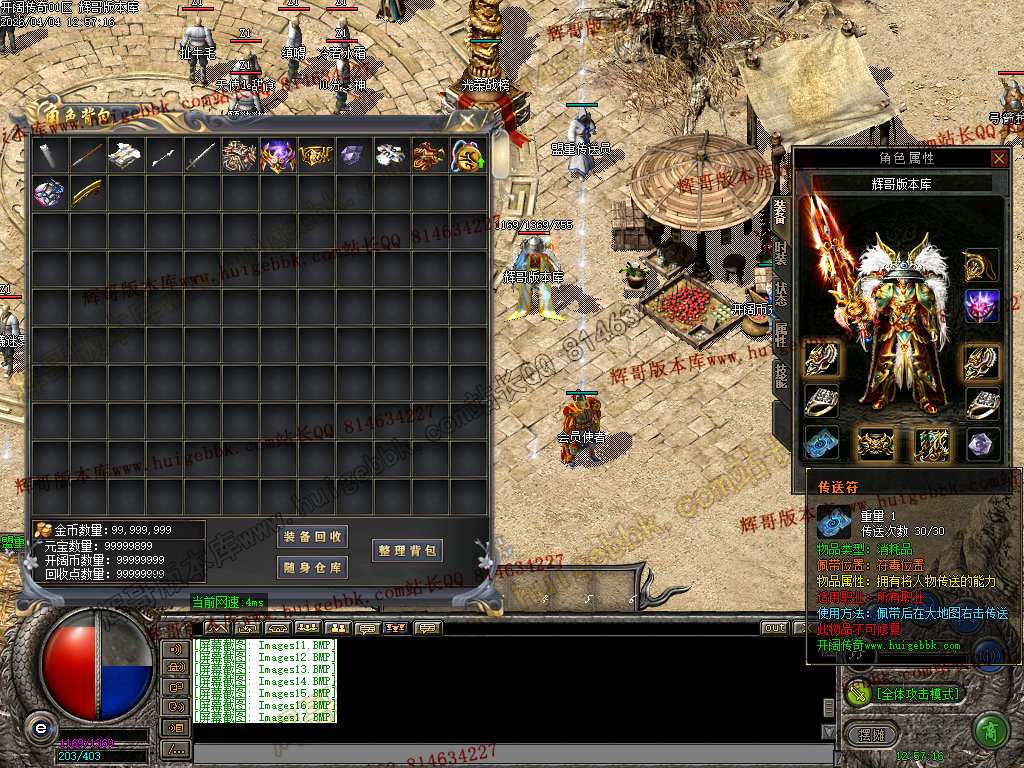Toggle the 全体攻击模式 attack mode
The width and height of the screenshot is (1024, 768).
click(x=905, y=692)
